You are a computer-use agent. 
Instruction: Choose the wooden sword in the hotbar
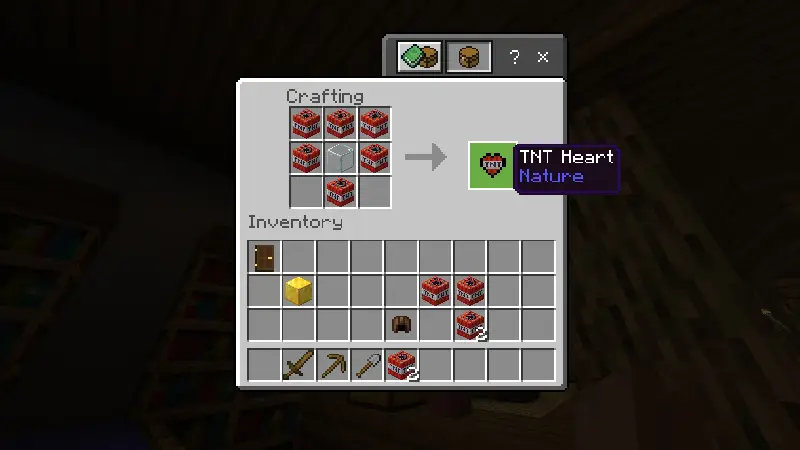[299, 365]
